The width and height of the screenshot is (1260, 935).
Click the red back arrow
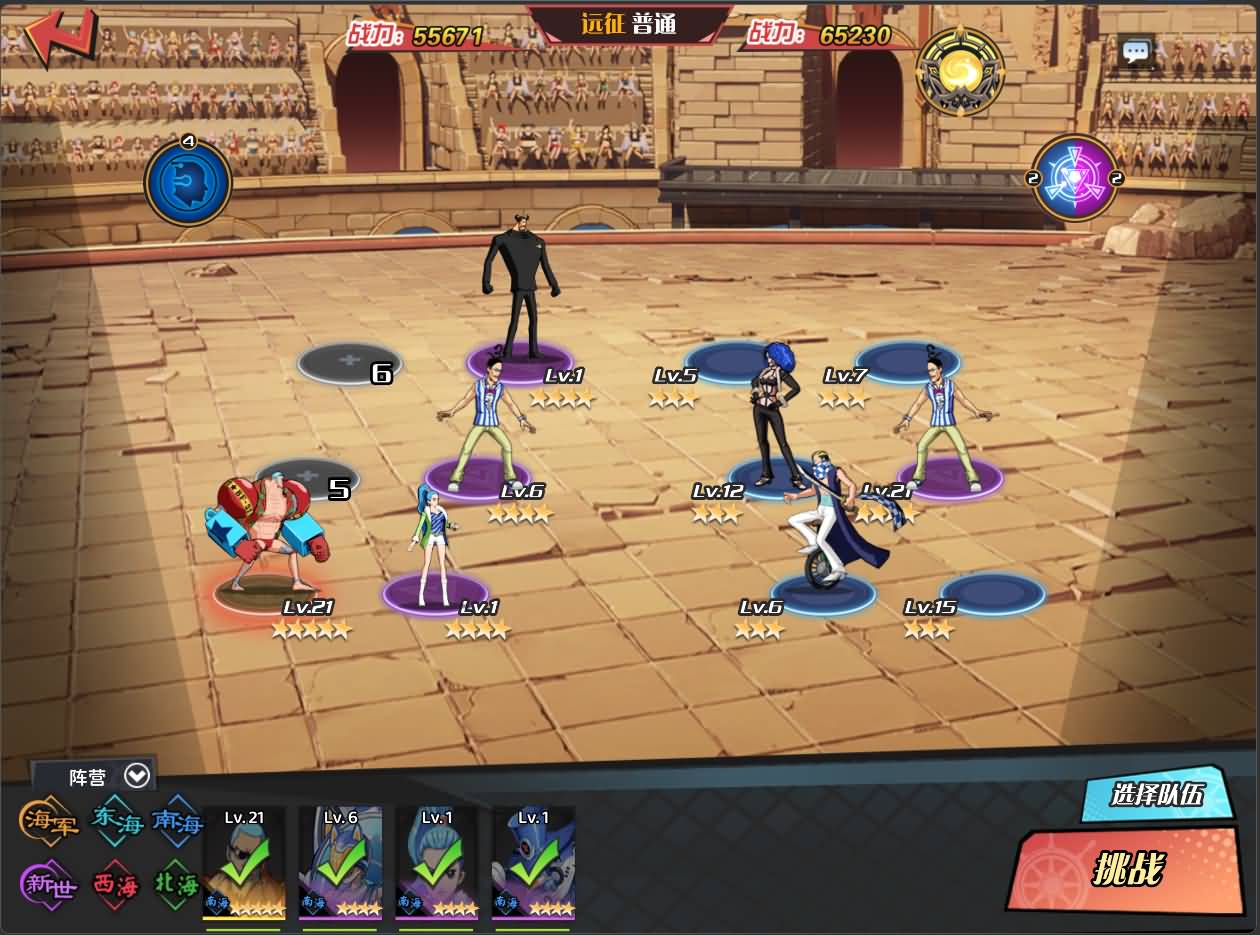60,36
